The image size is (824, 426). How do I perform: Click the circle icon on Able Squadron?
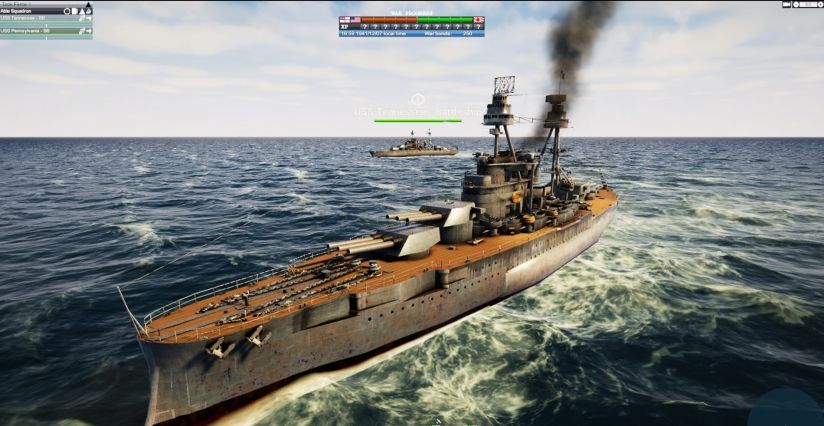(67, 11)
